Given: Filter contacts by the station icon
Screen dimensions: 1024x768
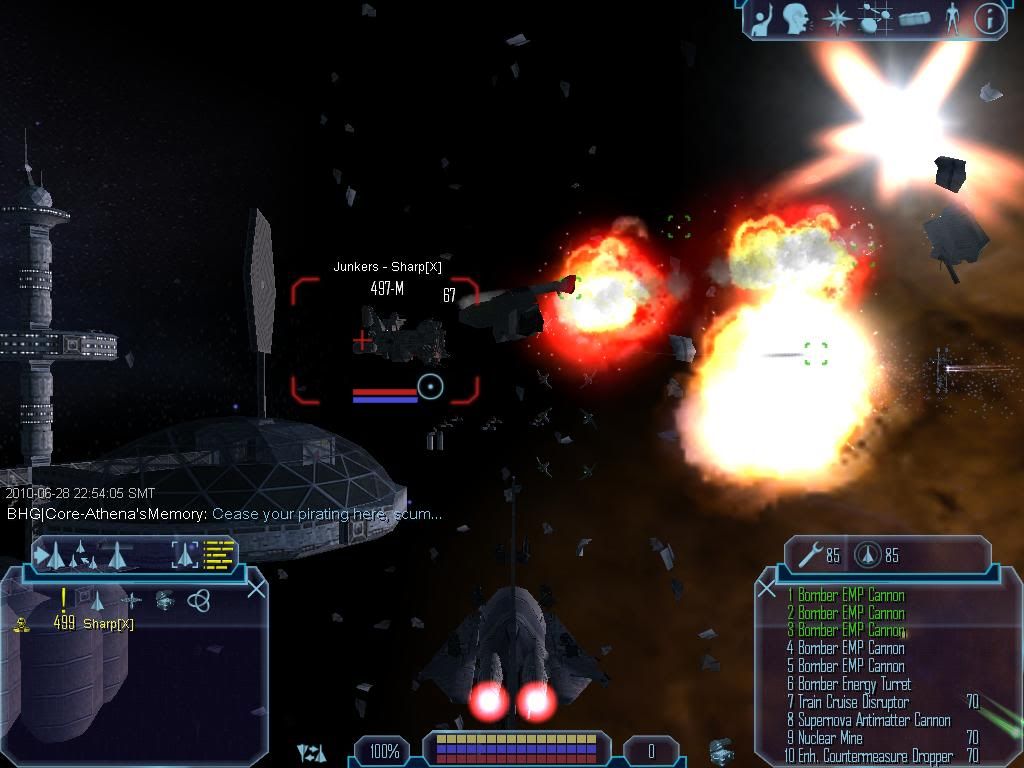Looking at the screenshot, I should [x=132, y=600].
